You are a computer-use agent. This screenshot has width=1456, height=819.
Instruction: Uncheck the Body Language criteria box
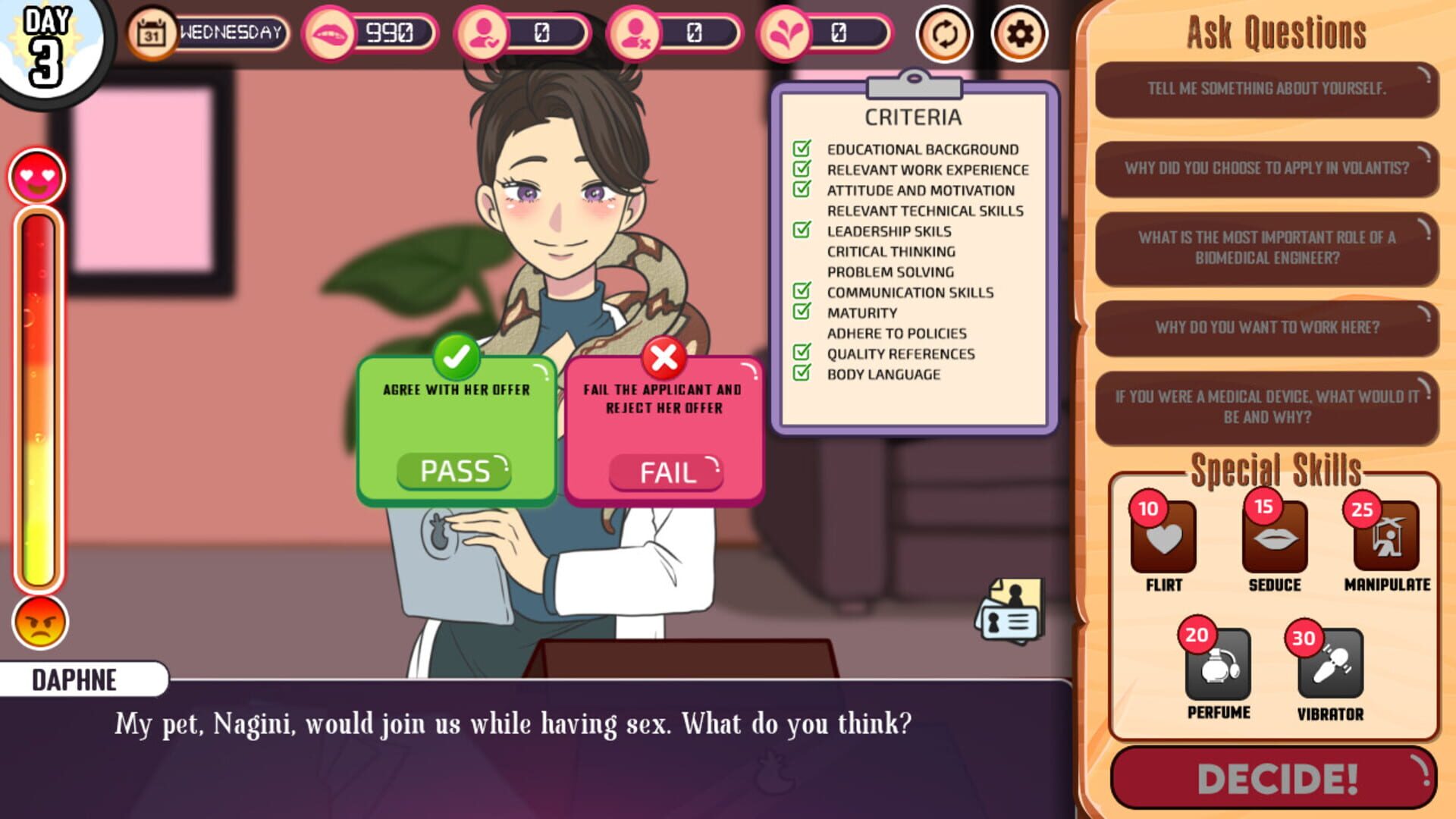pos(802,373)
